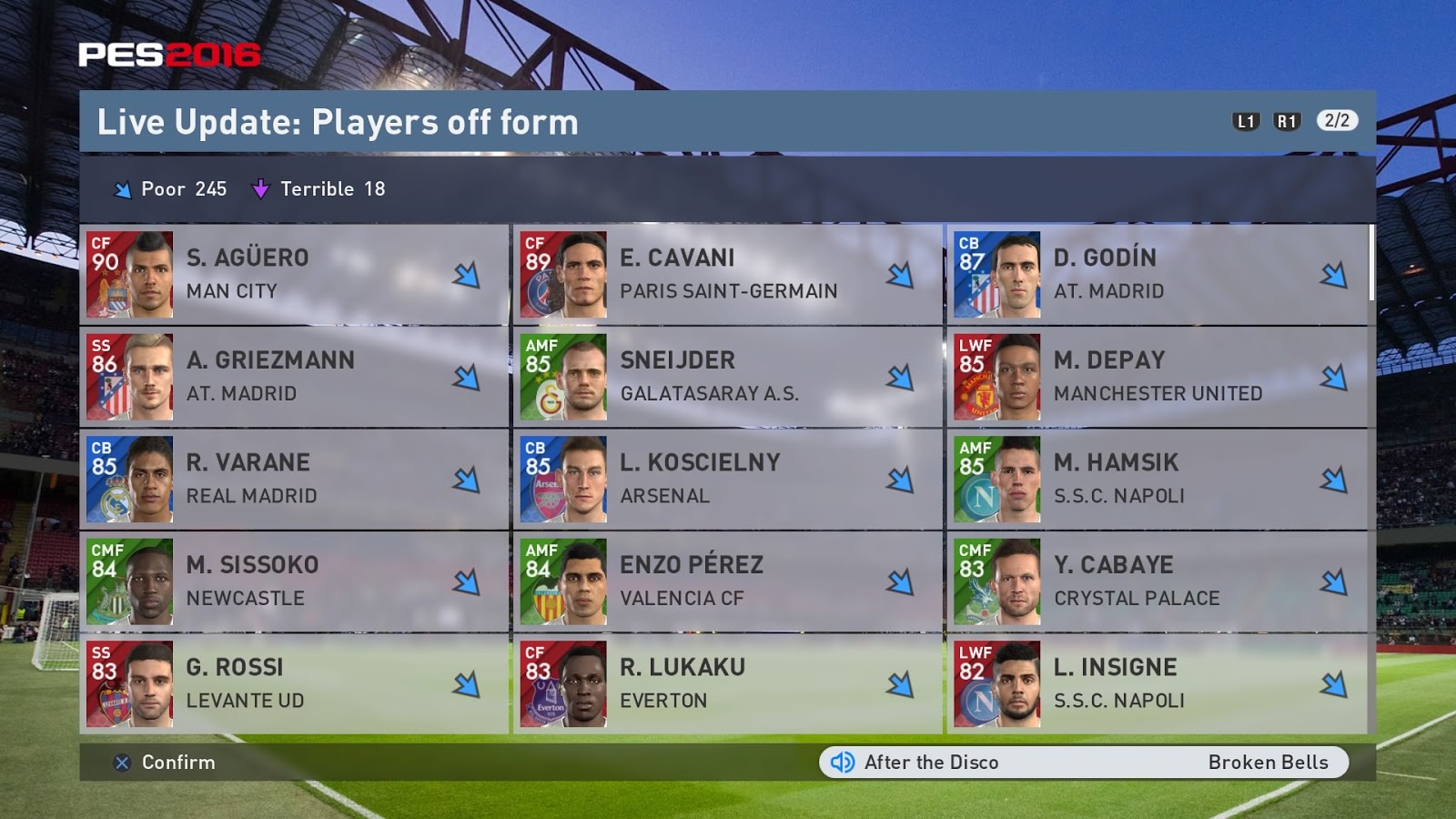Screen dimensions: 1456x819
Task: Pick A. Griezmann from the list
Action: coord(293,377)
